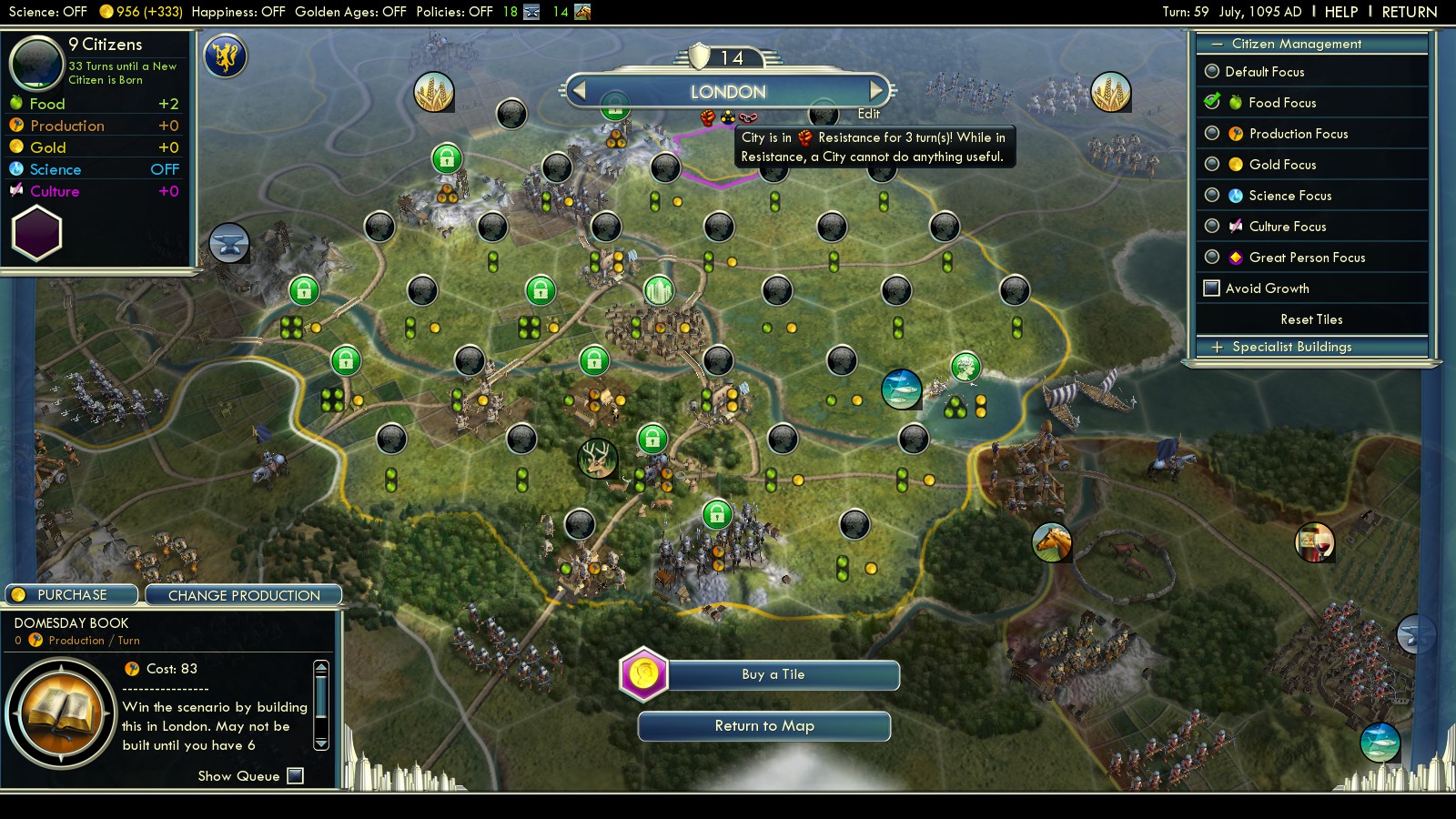The image size is (1456, 819).
Task: Open the PURCHASE menu
Action: point(72,595)
